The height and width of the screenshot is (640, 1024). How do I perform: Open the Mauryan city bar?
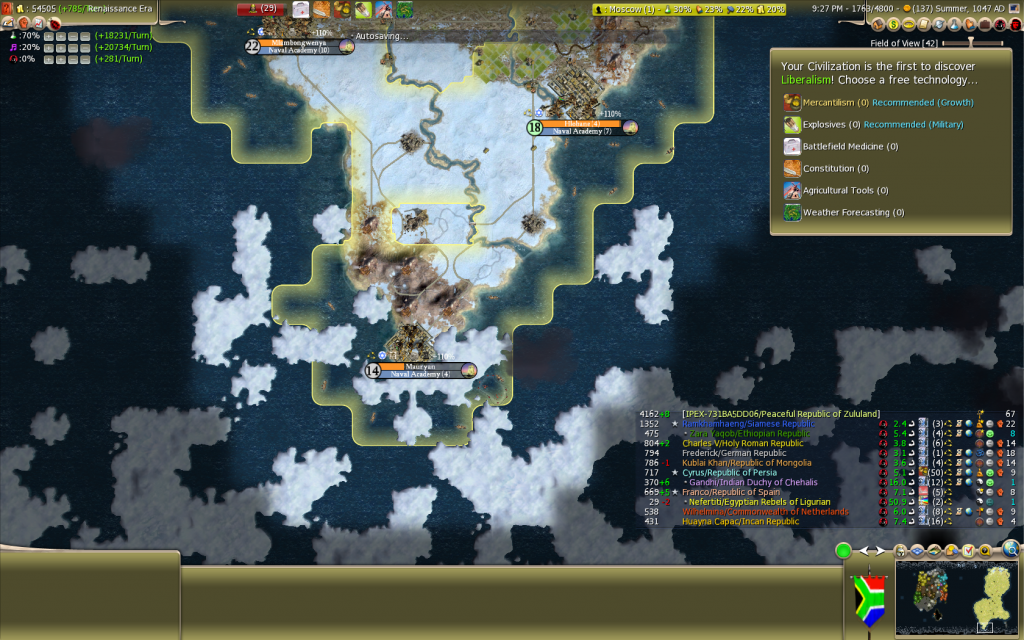pos(420,367)
